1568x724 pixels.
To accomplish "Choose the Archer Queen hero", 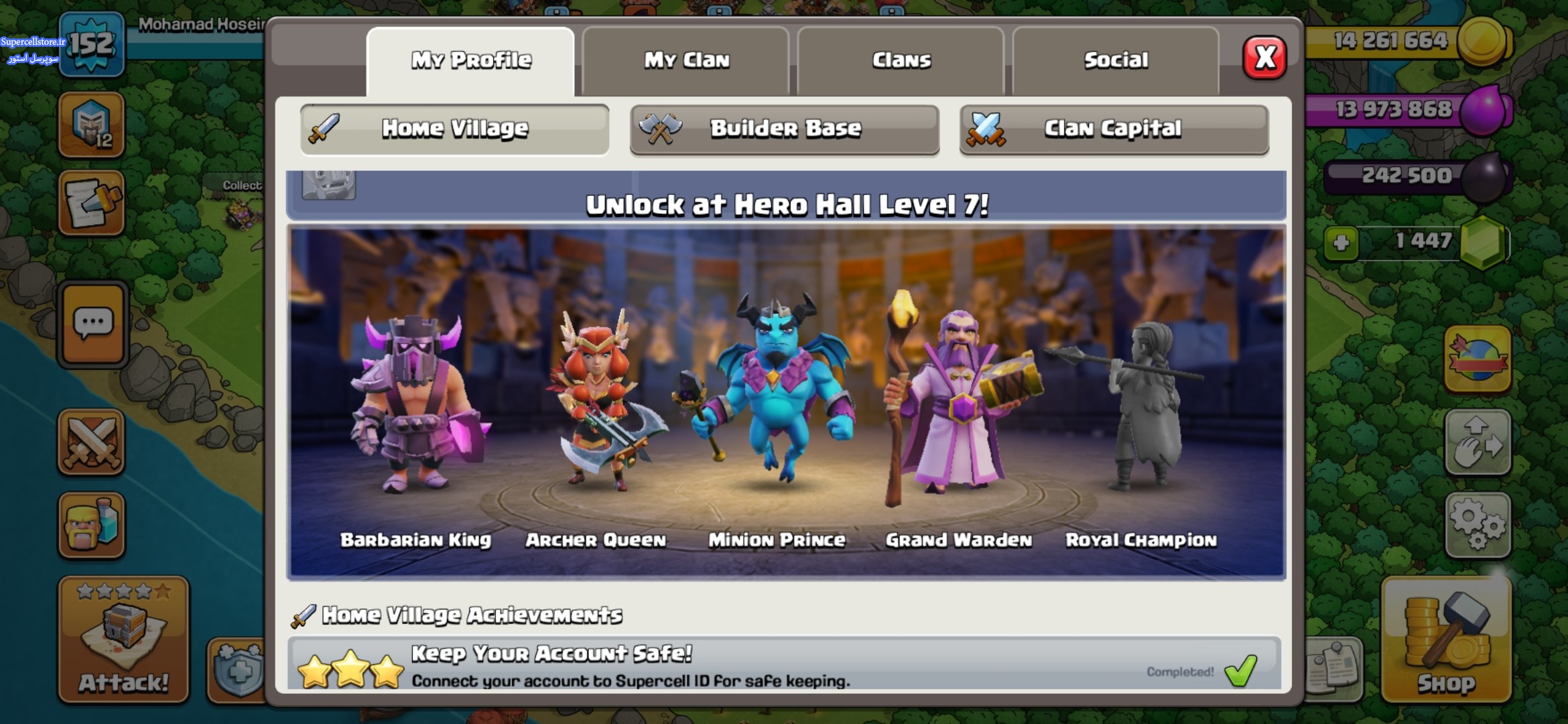I will 596,402.
